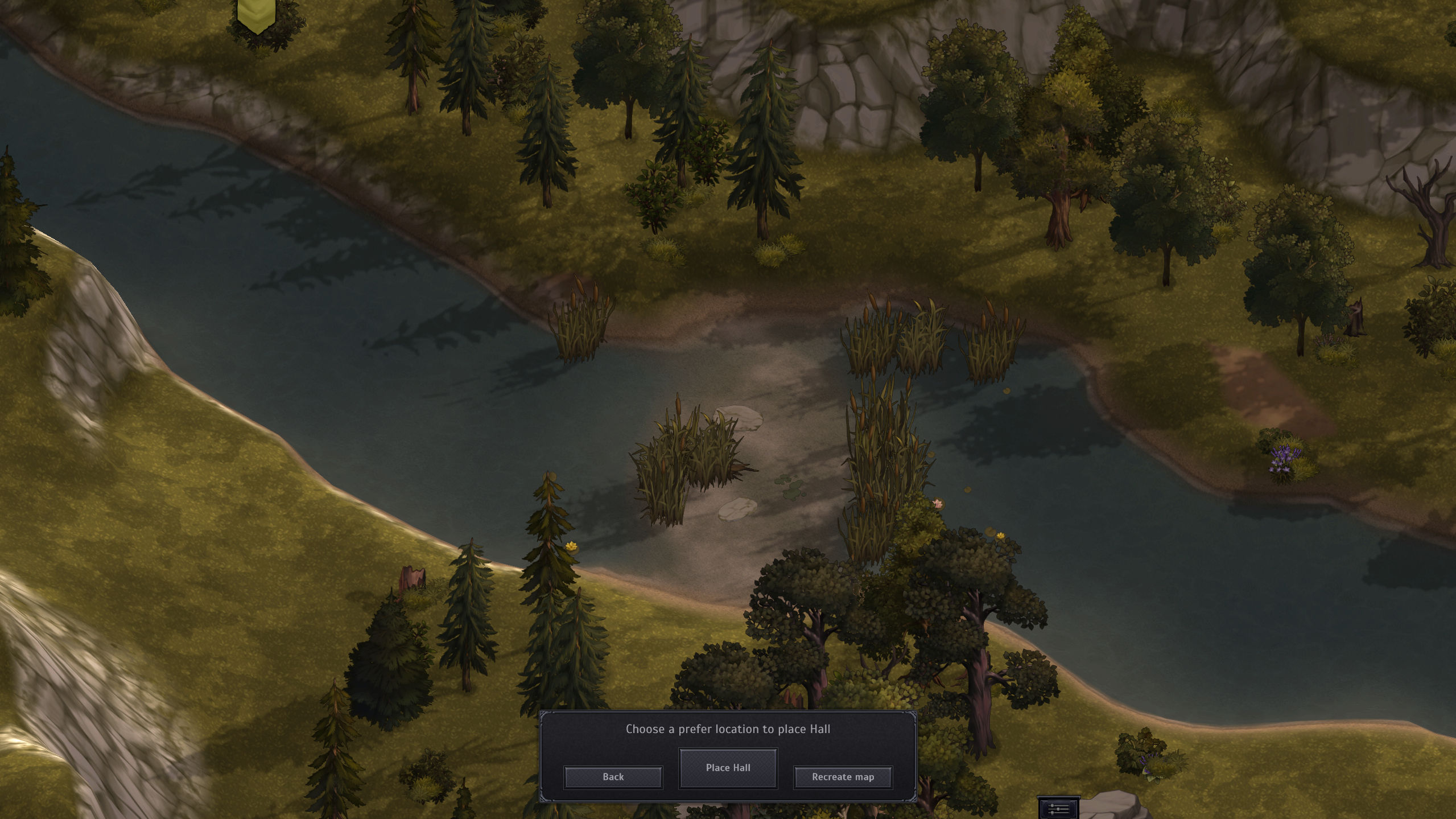Regenerate terrain with Recreate map

coord(843,777)
